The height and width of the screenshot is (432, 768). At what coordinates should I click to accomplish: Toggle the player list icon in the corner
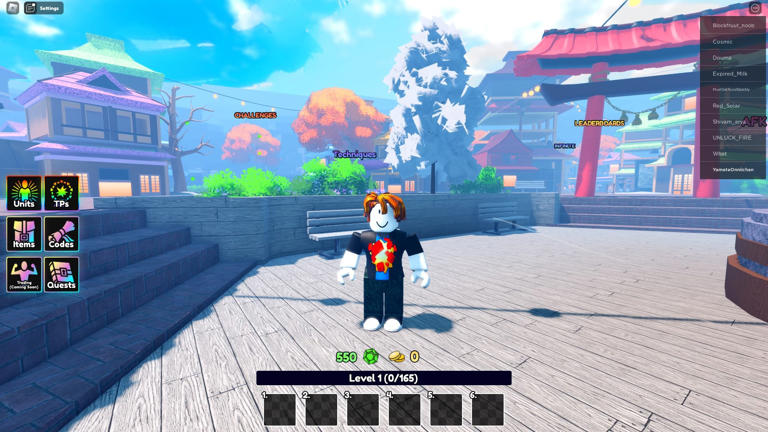tap(755, 8)
